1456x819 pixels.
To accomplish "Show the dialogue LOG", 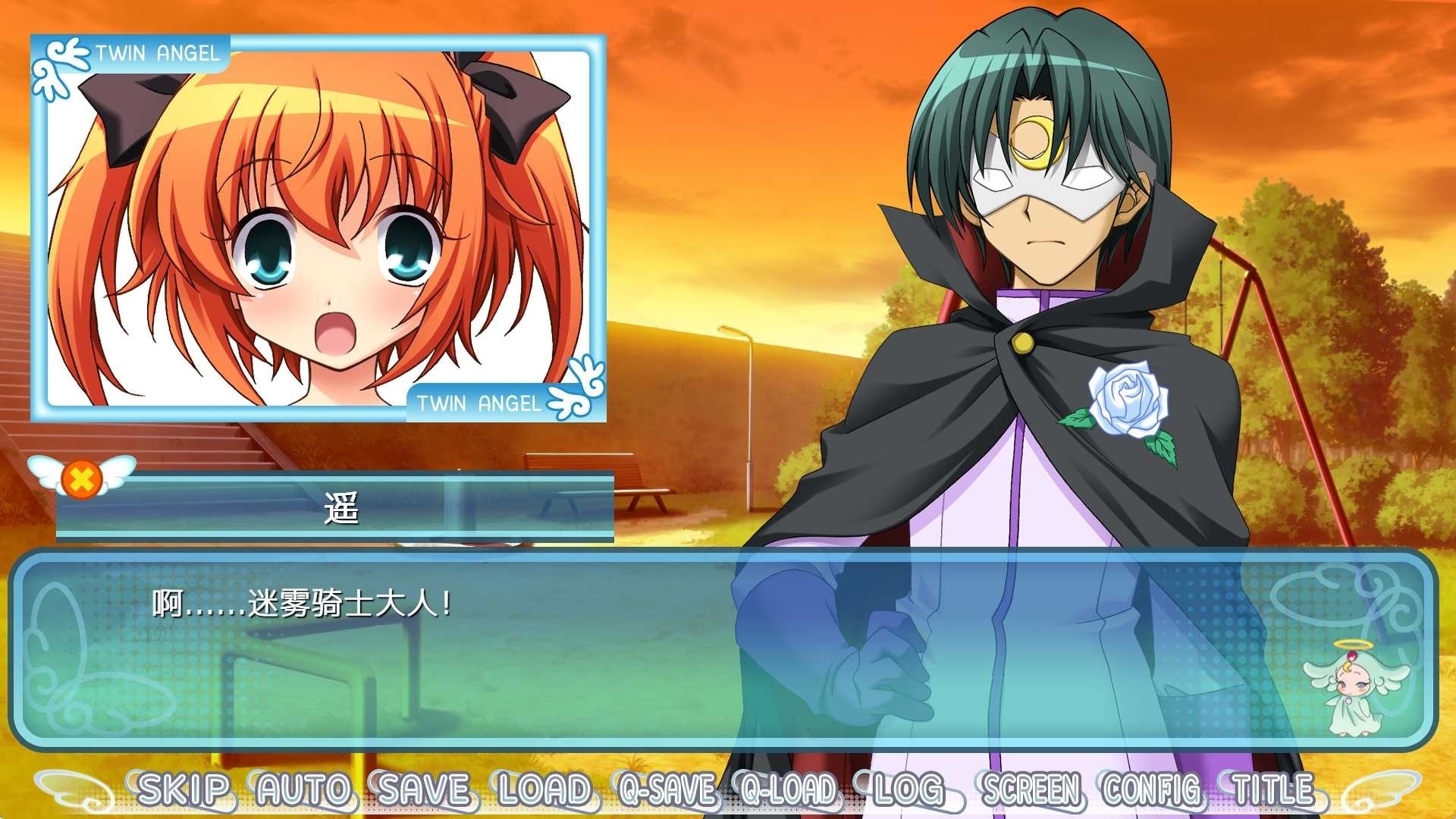I will 908,790.
